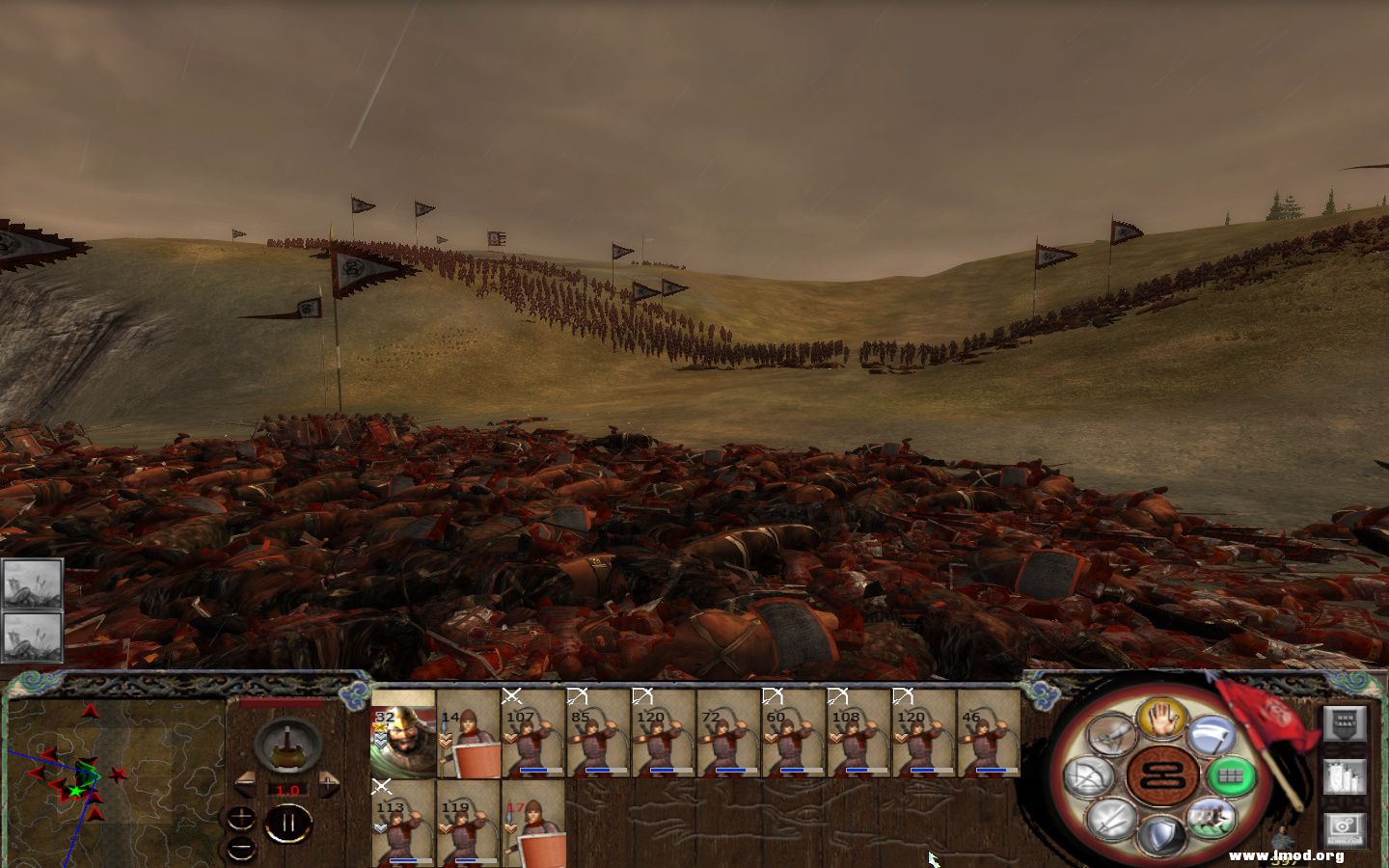This screenshot has width=1389, height=868.
Task: Select the Halt command hand icon
Action: [1162, 721]
